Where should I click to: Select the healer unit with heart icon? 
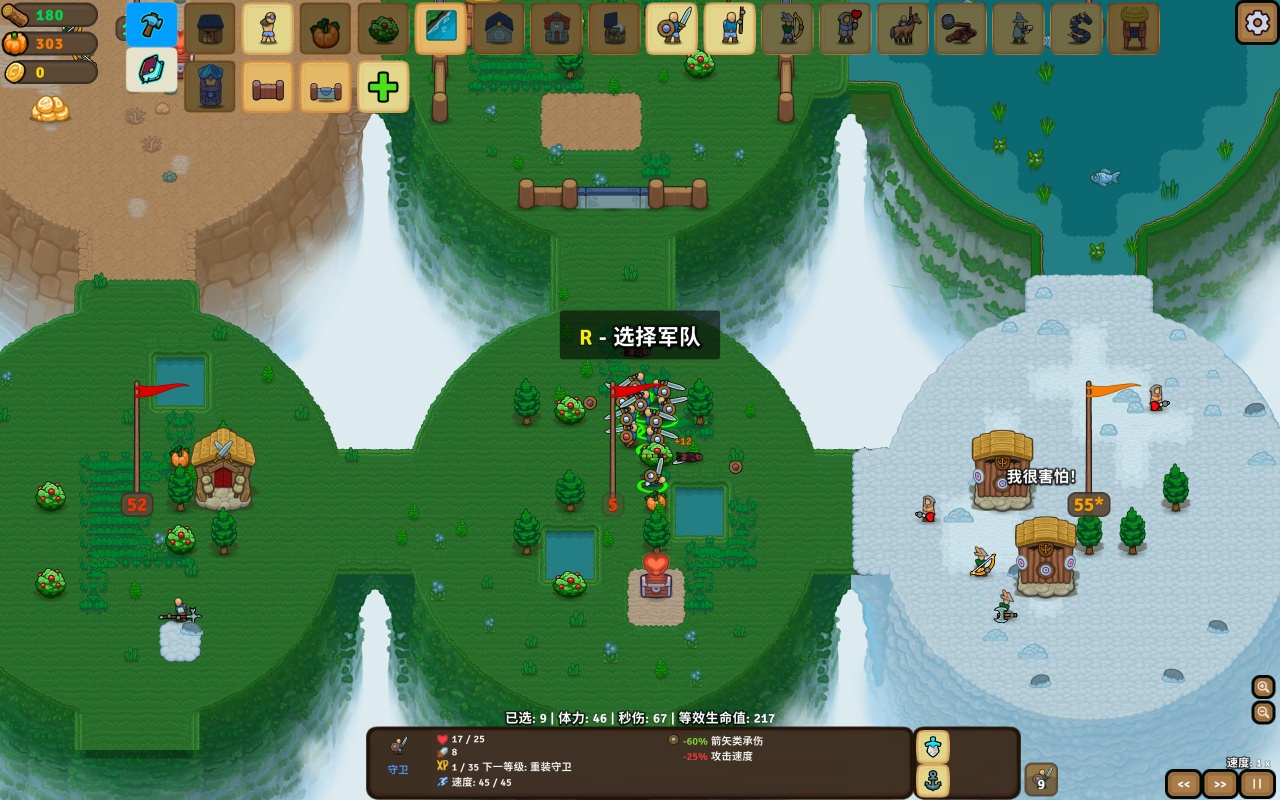coord(845,29)
